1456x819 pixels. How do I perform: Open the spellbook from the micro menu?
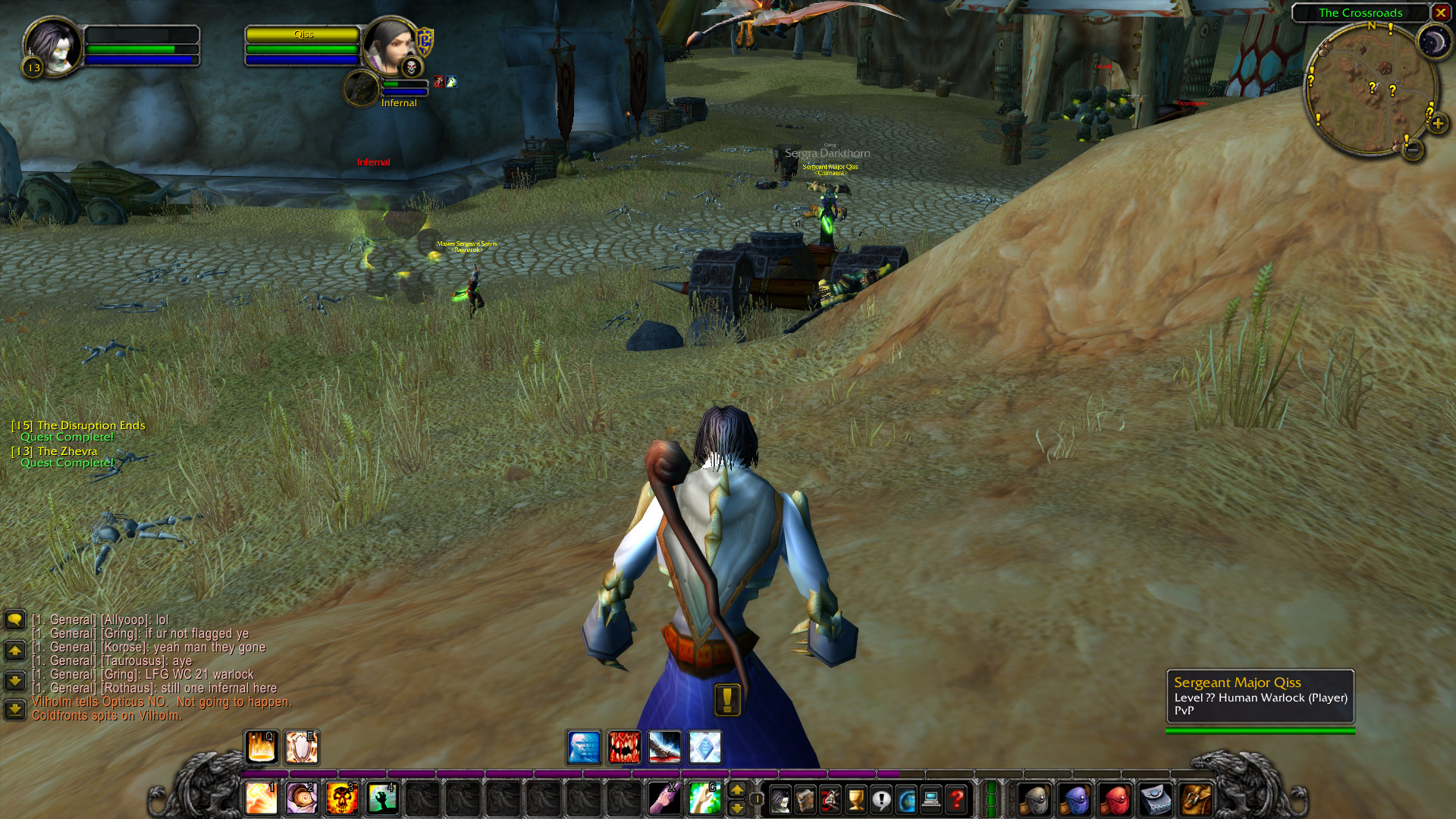pos(805,799)
